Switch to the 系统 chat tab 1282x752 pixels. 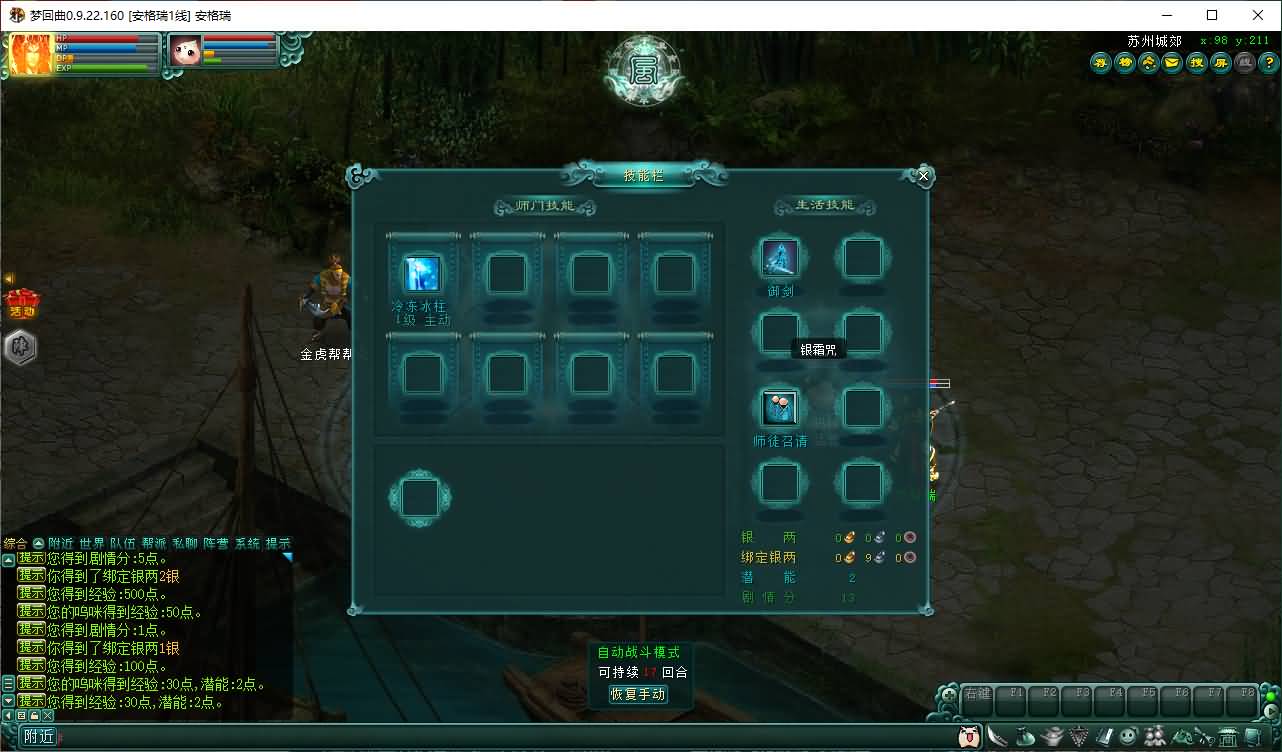pos(248,543)
